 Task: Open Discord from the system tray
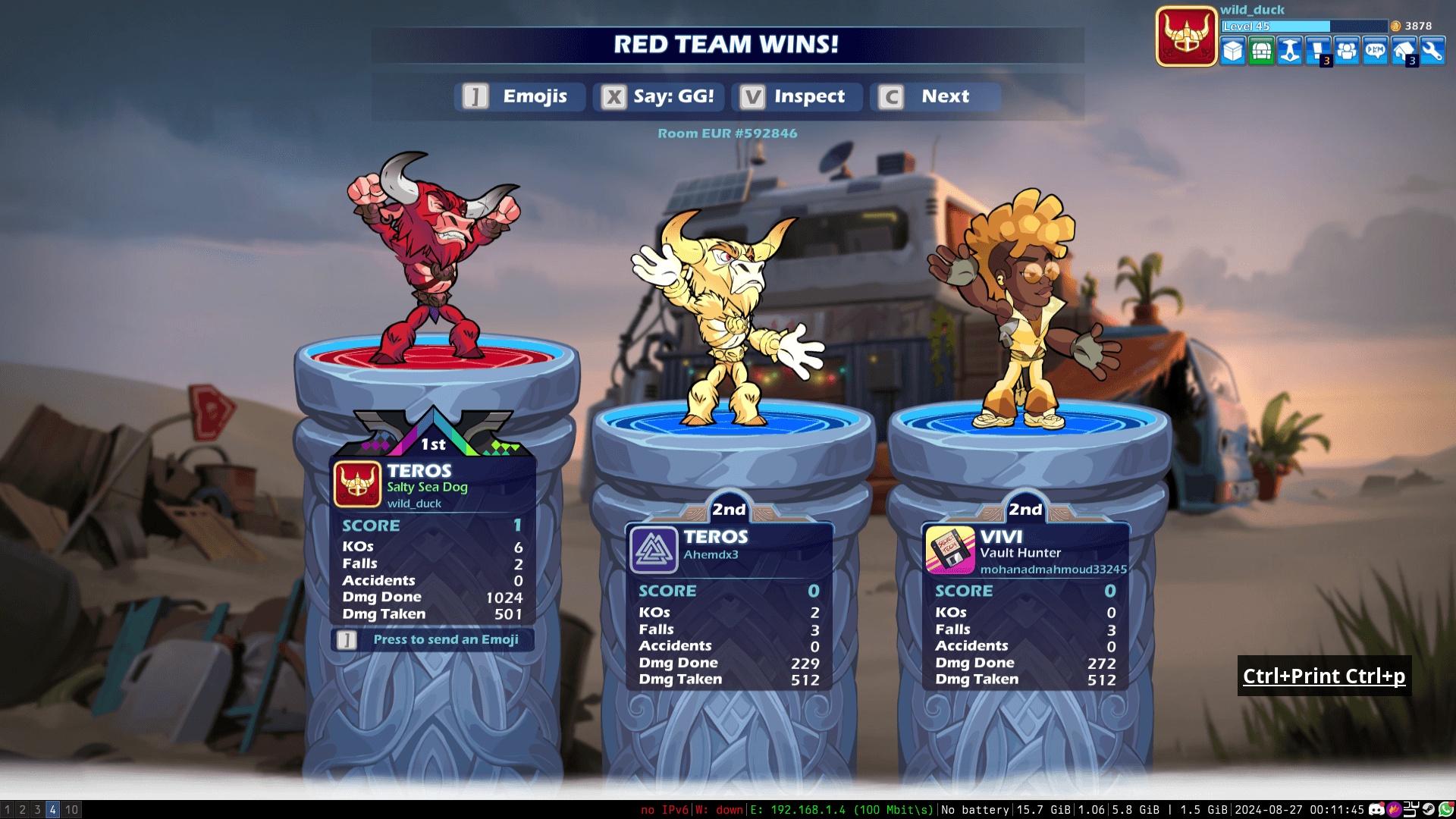1376,810
